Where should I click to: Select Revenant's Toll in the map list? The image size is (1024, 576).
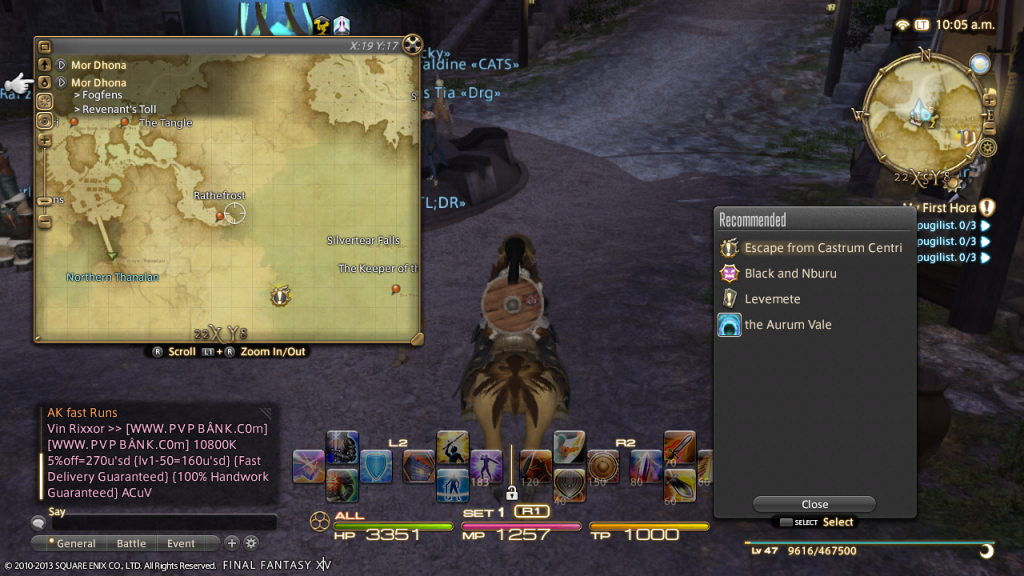[119, 109]
